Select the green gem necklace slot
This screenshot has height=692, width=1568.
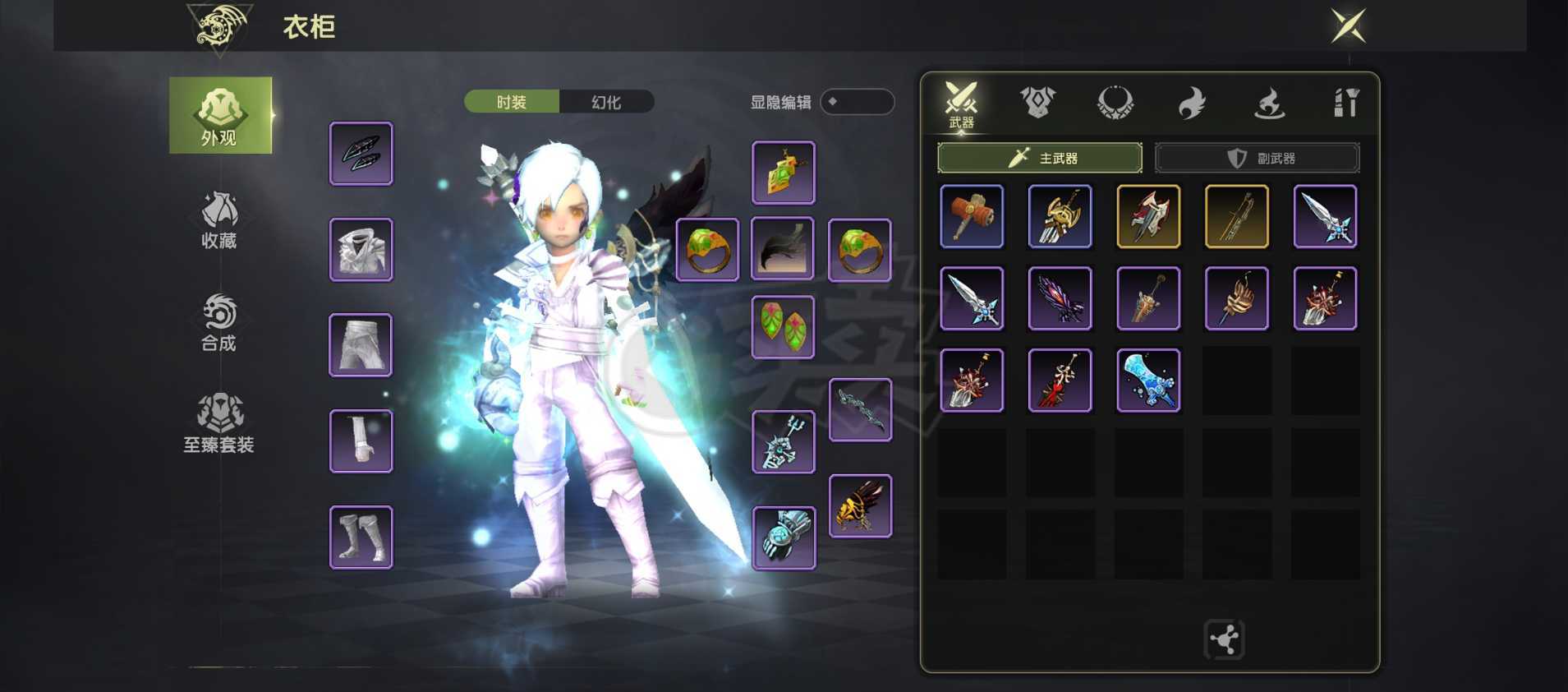click(x=784, y=173)
